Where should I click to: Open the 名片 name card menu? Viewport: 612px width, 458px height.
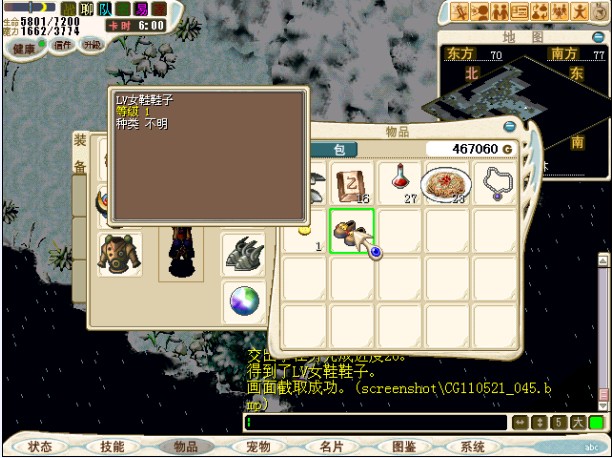tap(330, 447)
